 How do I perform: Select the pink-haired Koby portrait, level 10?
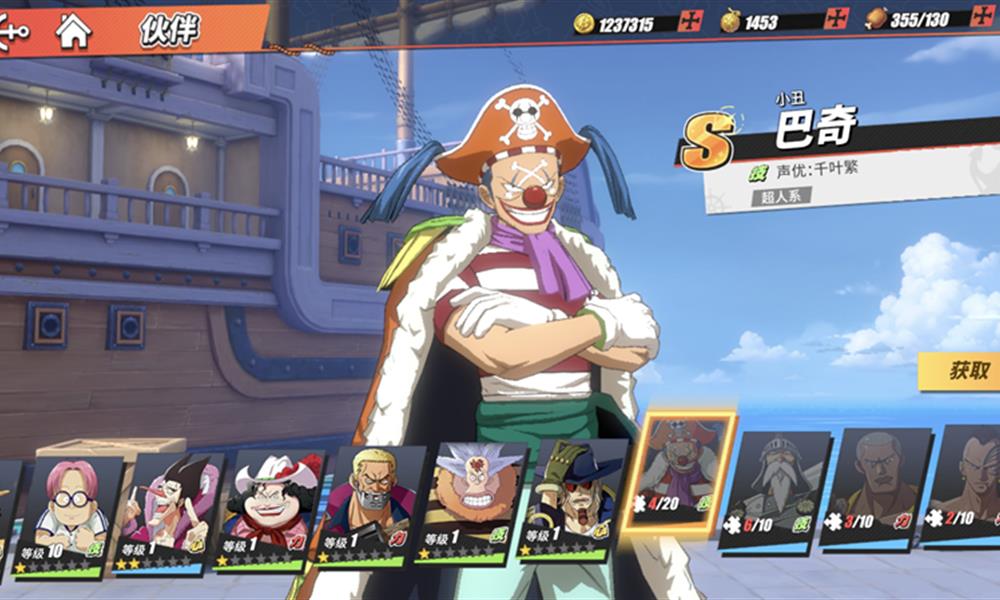pyautogui.click(x=70, y=517)
